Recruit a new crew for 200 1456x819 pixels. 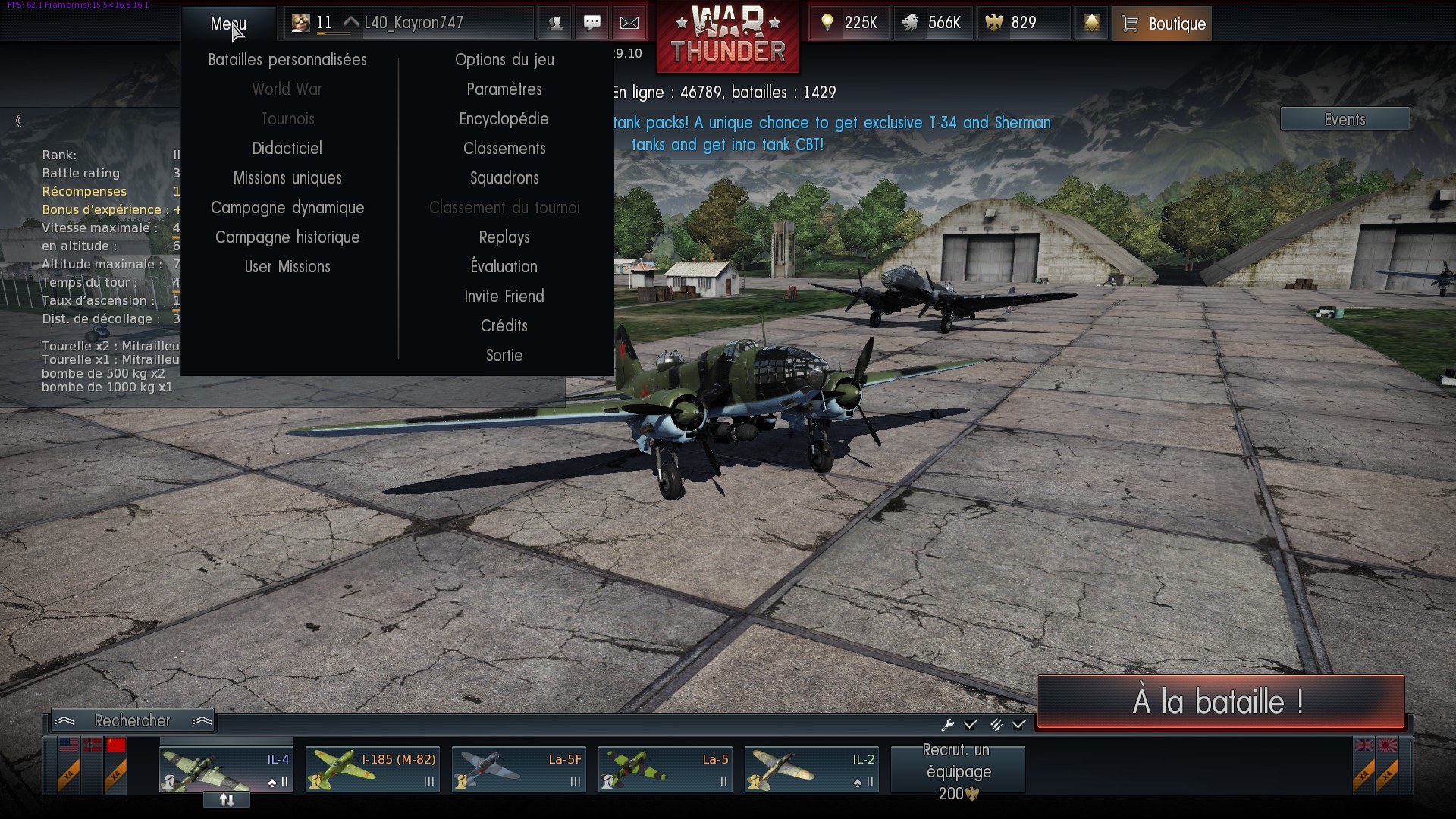click(958, 771)
